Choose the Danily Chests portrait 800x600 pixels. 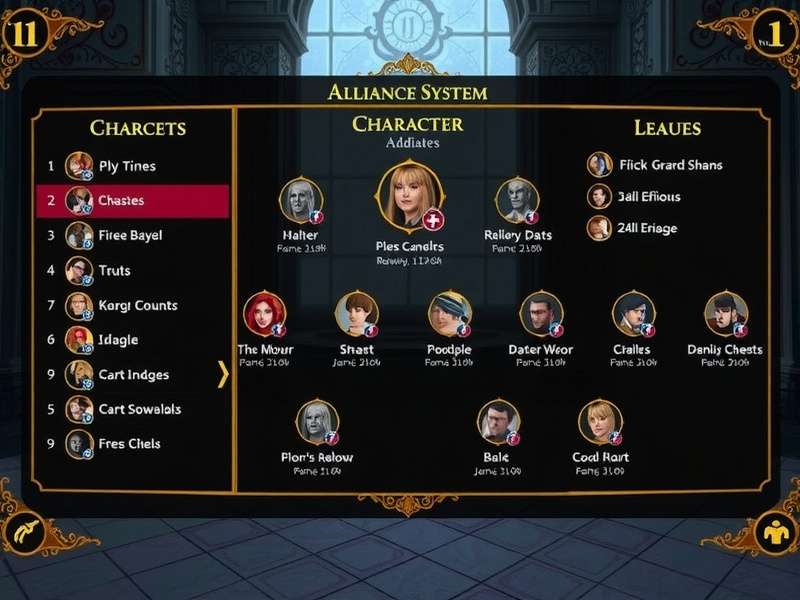(725, 315)
